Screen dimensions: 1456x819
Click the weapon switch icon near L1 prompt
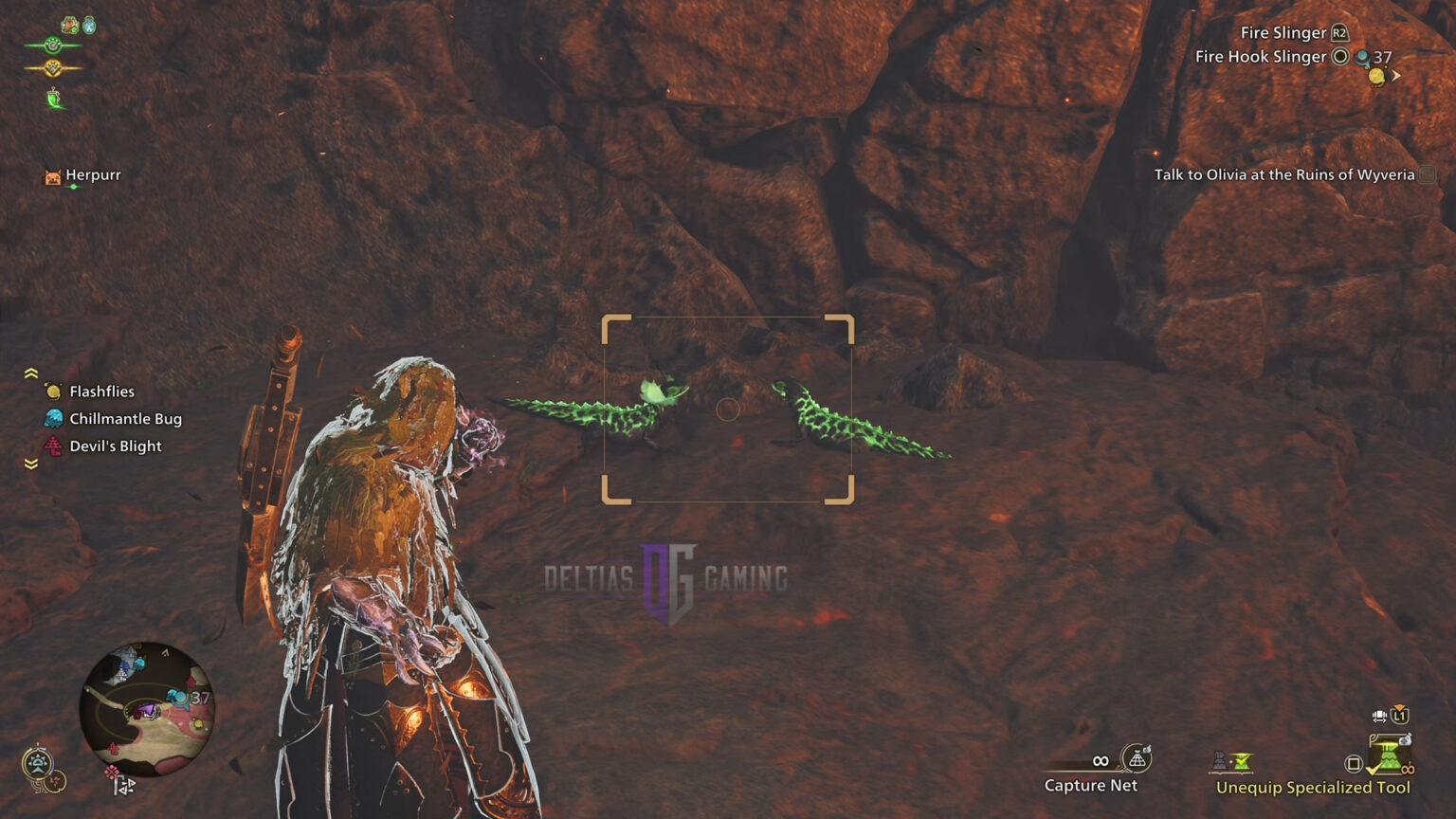click(1379, 717)
